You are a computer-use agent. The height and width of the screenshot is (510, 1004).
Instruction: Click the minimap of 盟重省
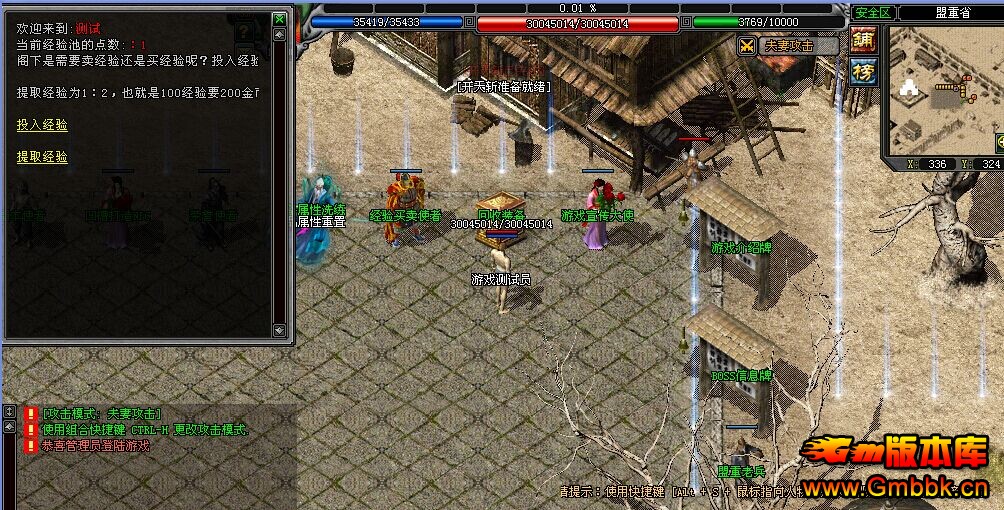940,90
